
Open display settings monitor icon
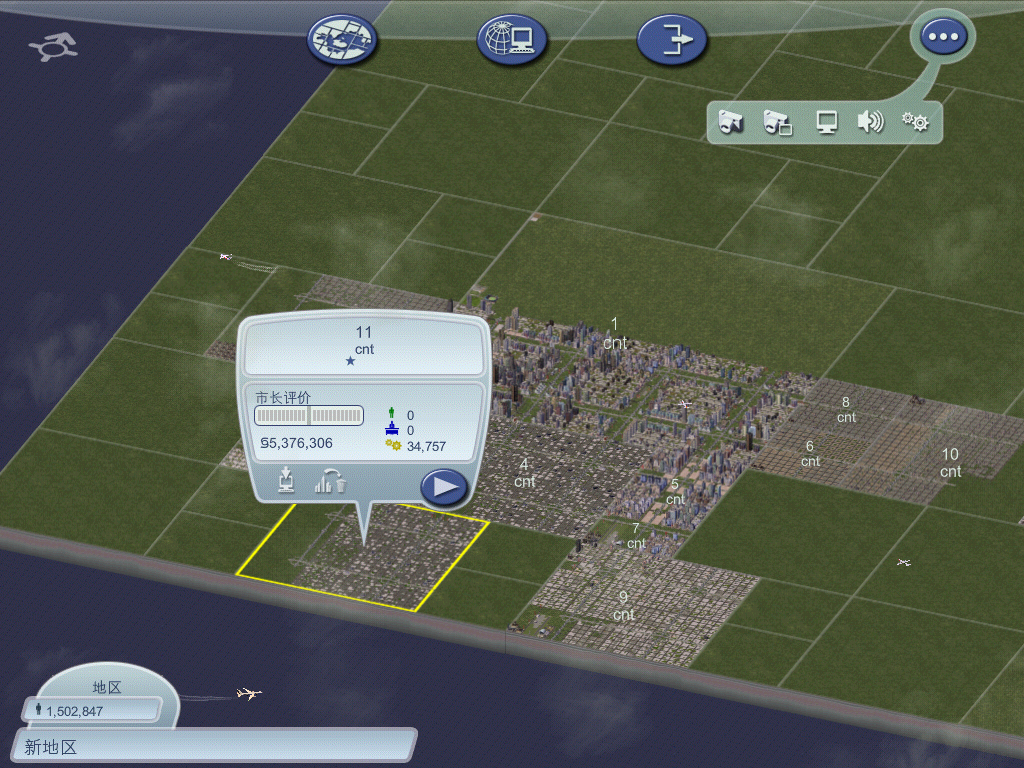tap(826, 122)
